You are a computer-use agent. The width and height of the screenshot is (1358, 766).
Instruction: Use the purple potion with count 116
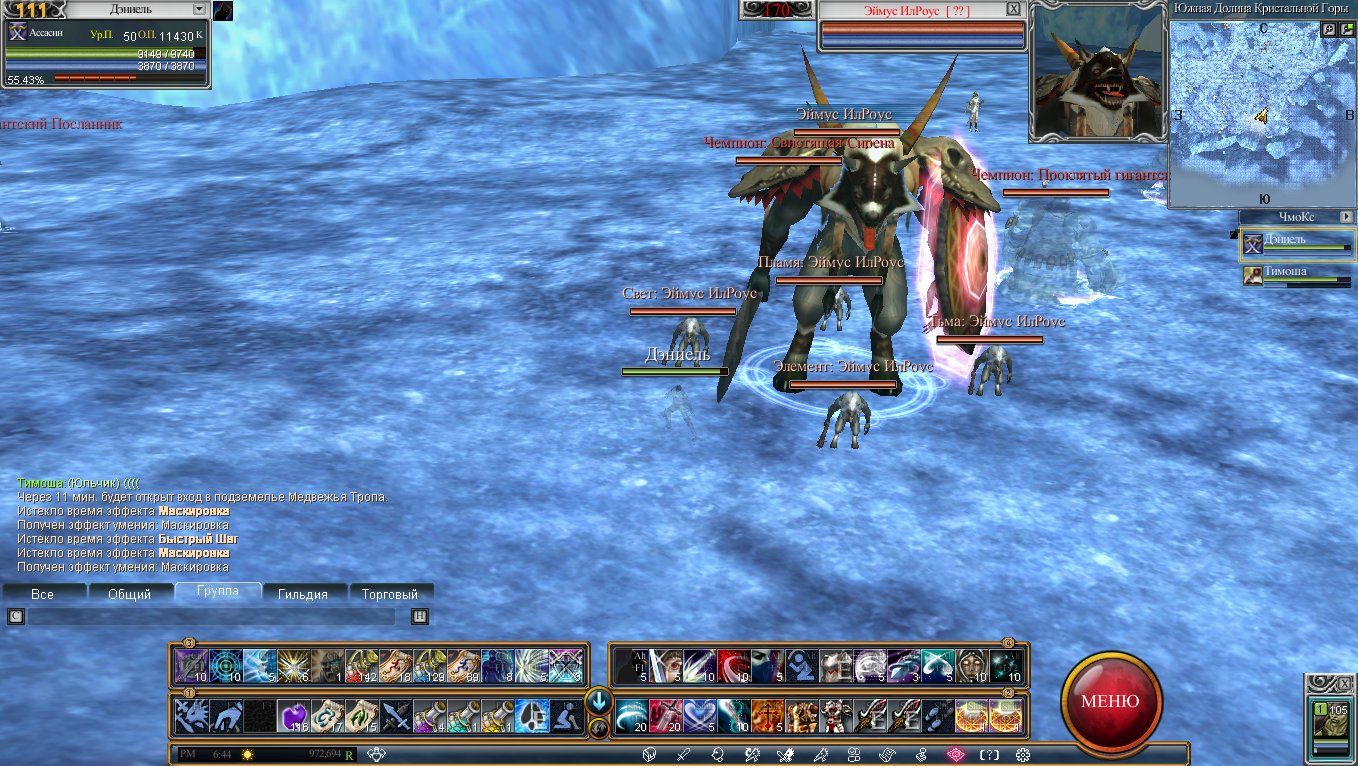(x=294, y=716)
